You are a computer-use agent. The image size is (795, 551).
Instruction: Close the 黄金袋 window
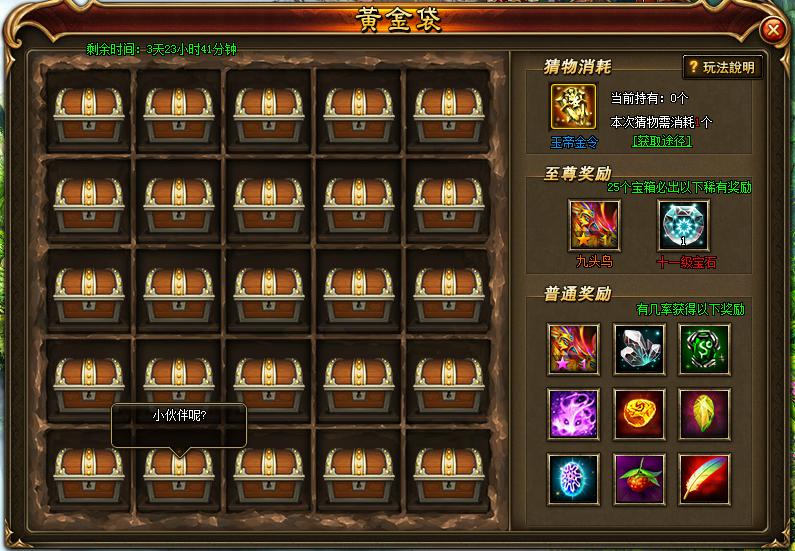tap(773, 30)
